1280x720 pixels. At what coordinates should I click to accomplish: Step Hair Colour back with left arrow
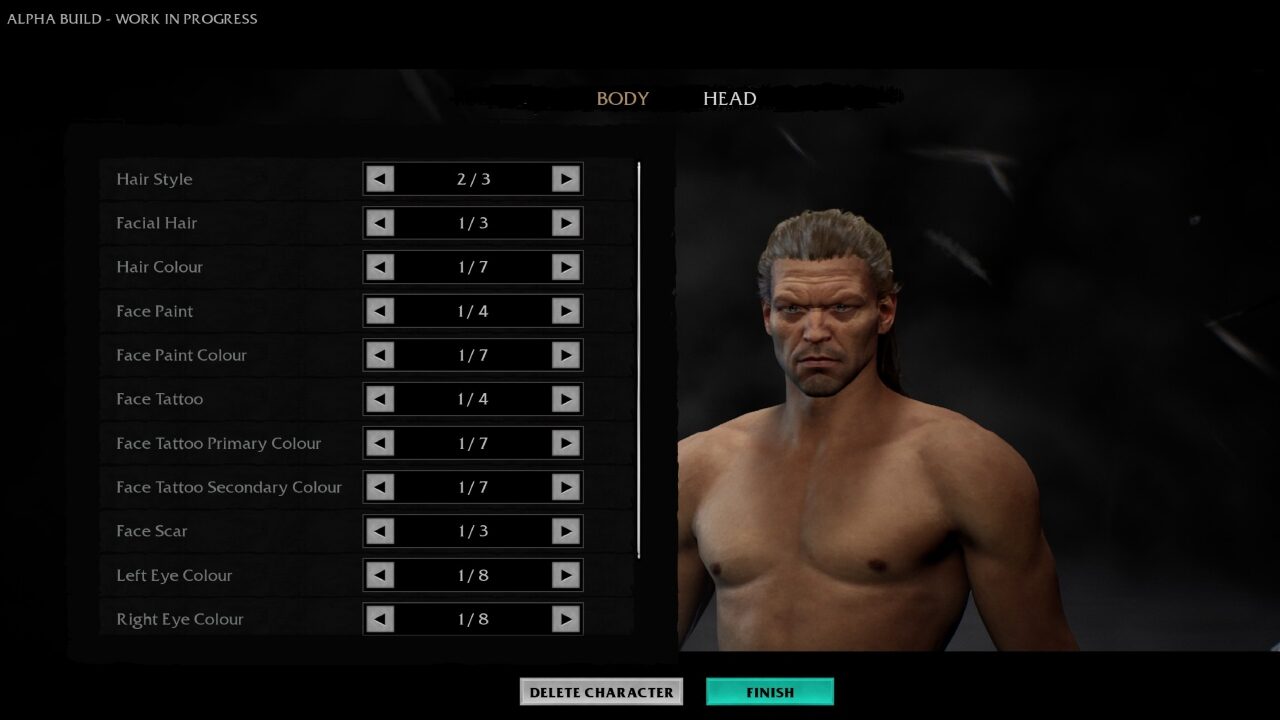380,267
